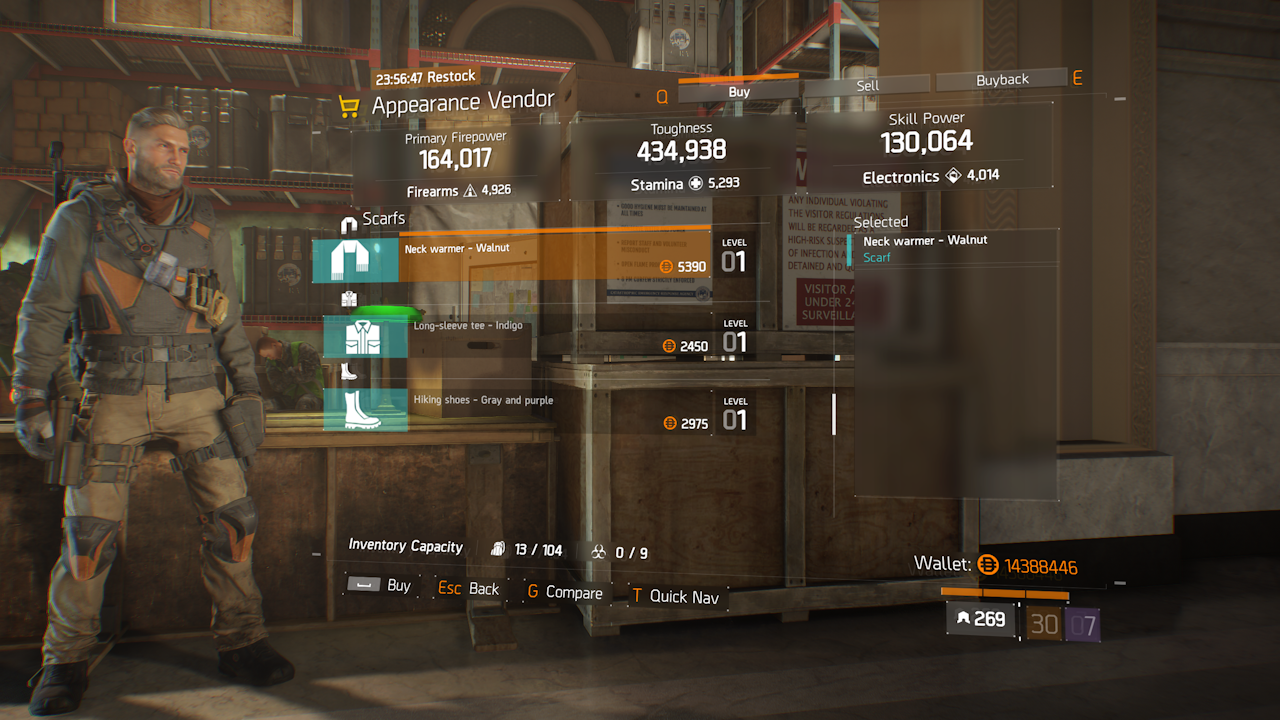Buy the selected item
1280x720 pixels.
[380, 585]
